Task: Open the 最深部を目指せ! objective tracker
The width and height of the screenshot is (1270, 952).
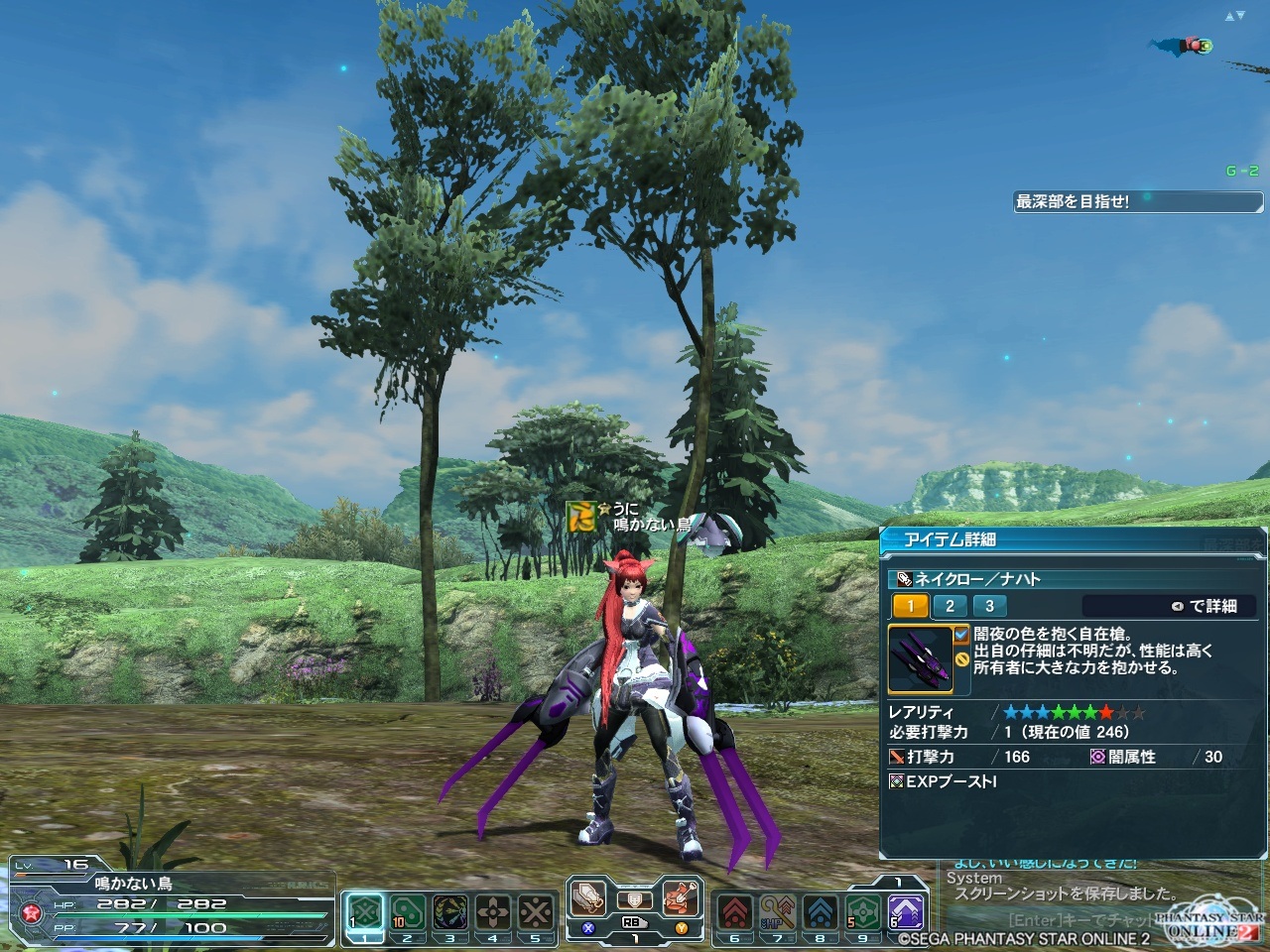Action: (x=1137, y=201)
